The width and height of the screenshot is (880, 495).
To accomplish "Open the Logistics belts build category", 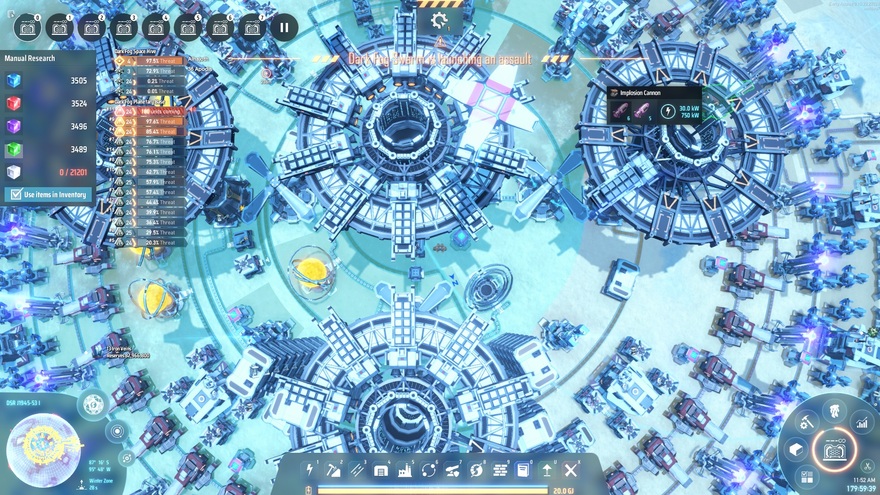I will pos(357,470).
